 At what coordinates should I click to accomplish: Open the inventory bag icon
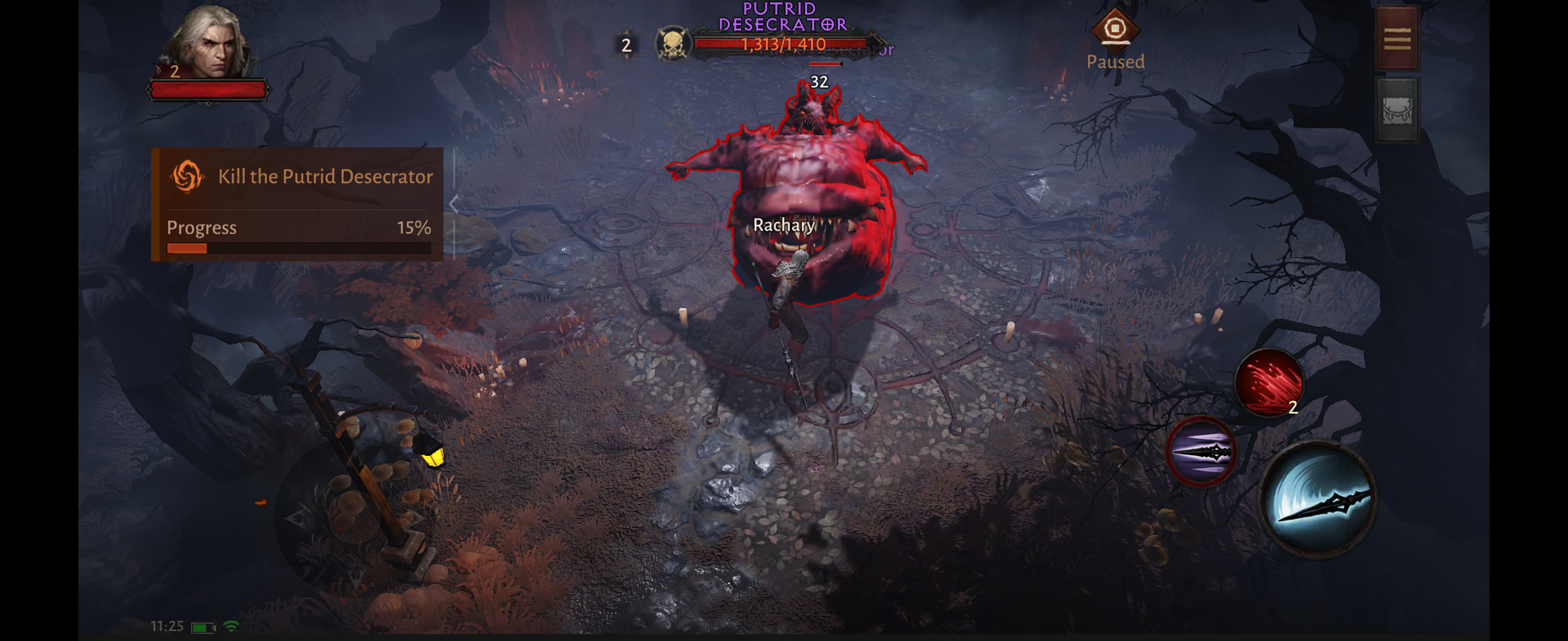(x=1397, y=110)
